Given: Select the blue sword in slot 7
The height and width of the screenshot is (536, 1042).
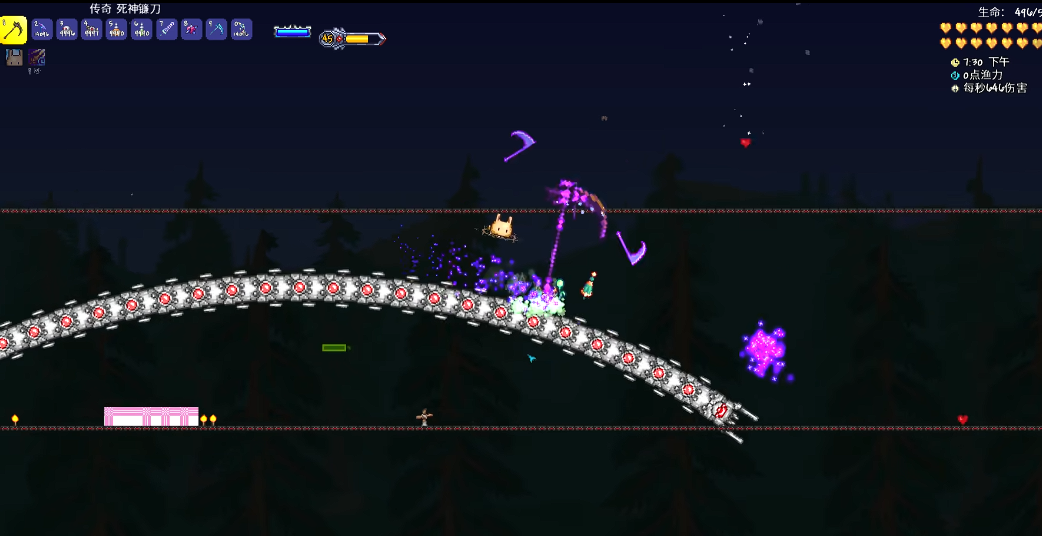Looking at the screenshot, I should click(x=167, y=30).
